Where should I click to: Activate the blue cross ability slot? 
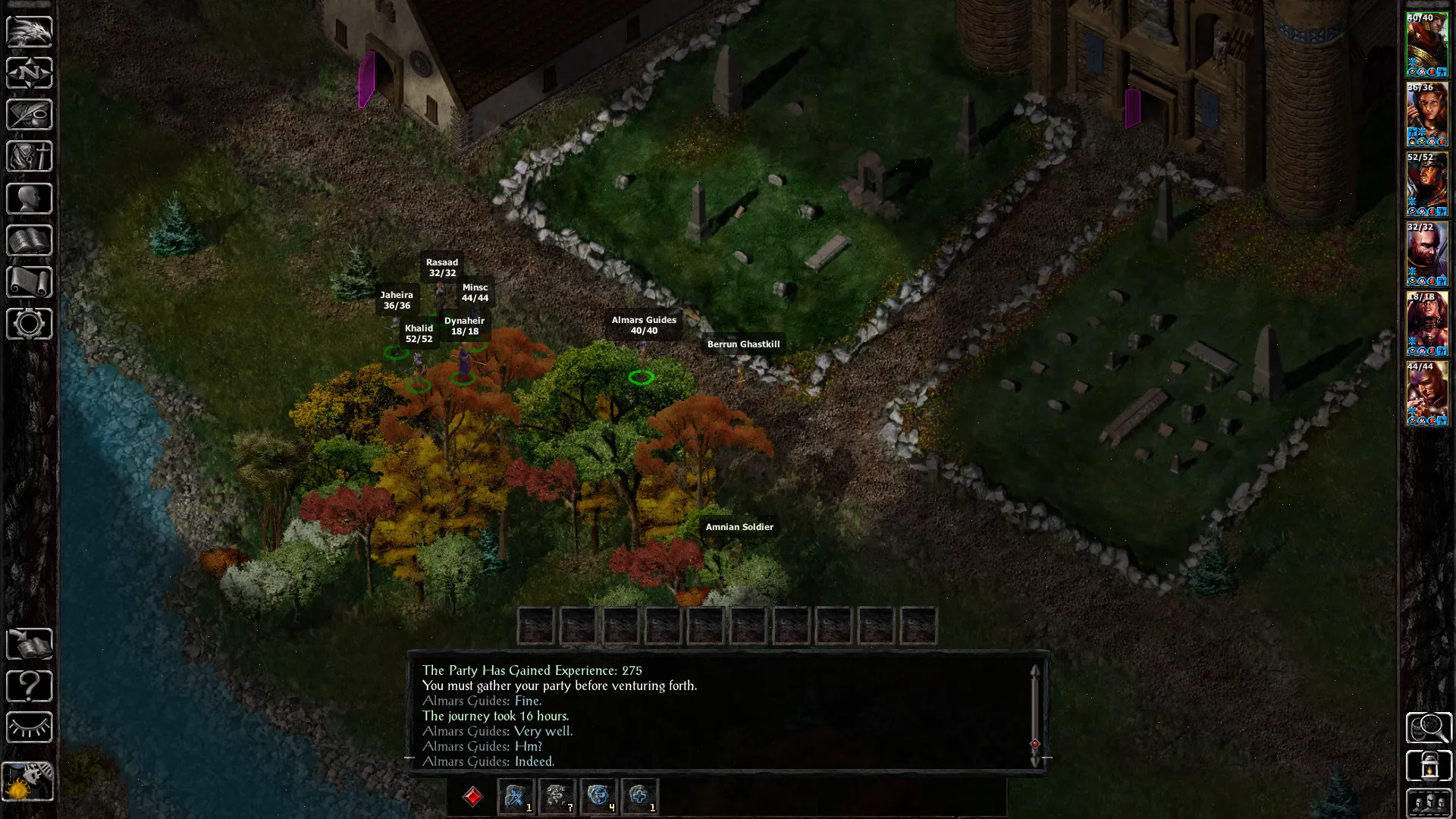pyautogui.click(x=639, y=796)
